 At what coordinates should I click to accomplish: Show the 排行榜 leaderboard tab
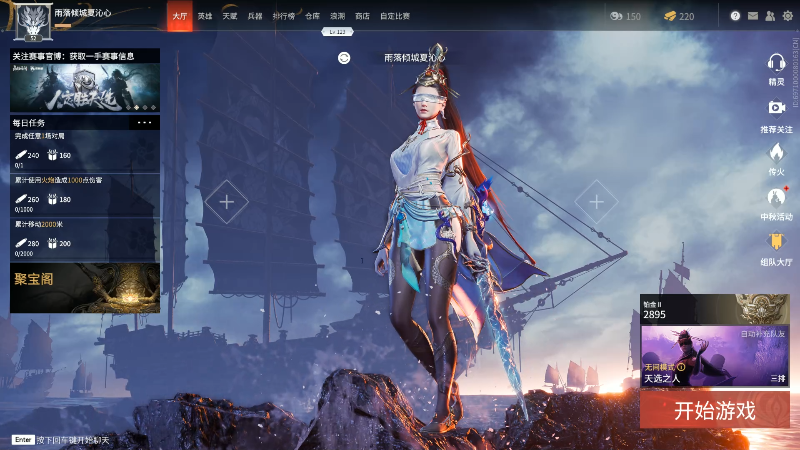pos(283,16)
